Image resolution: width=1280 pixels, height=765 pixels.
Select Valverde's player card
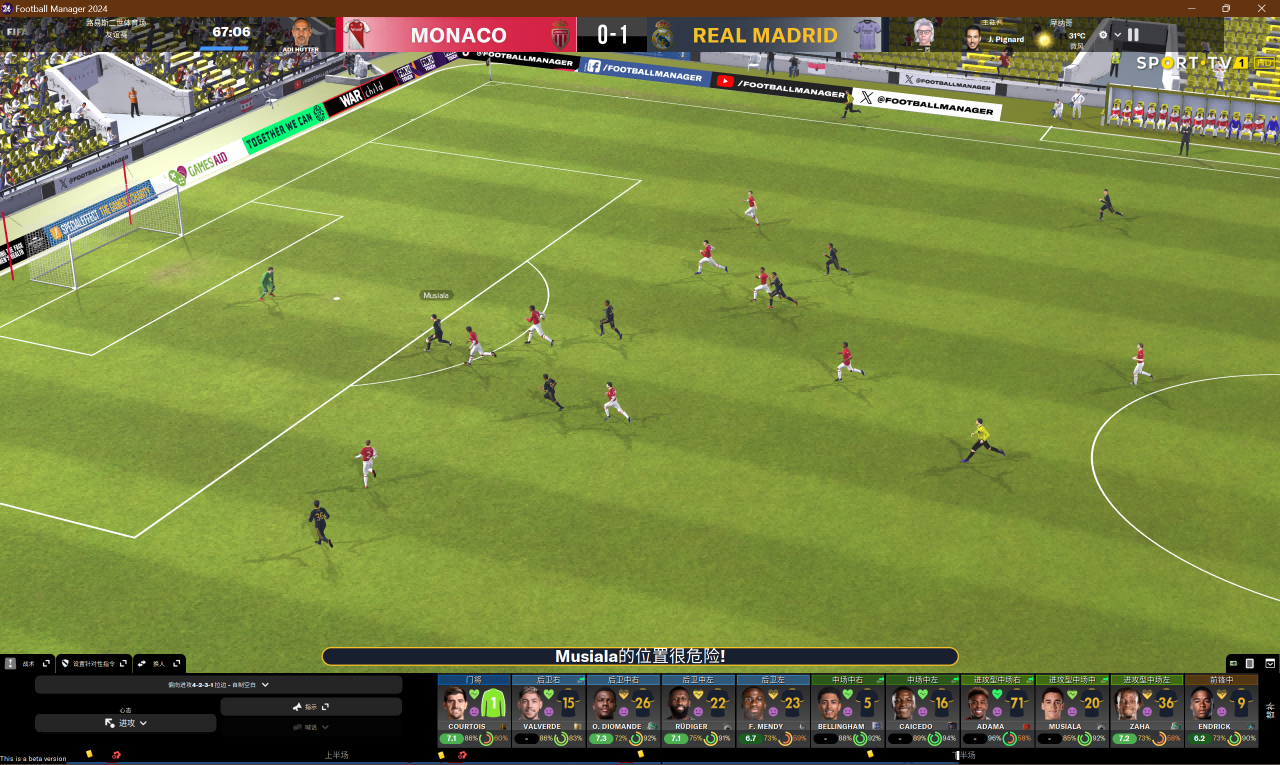549,709
